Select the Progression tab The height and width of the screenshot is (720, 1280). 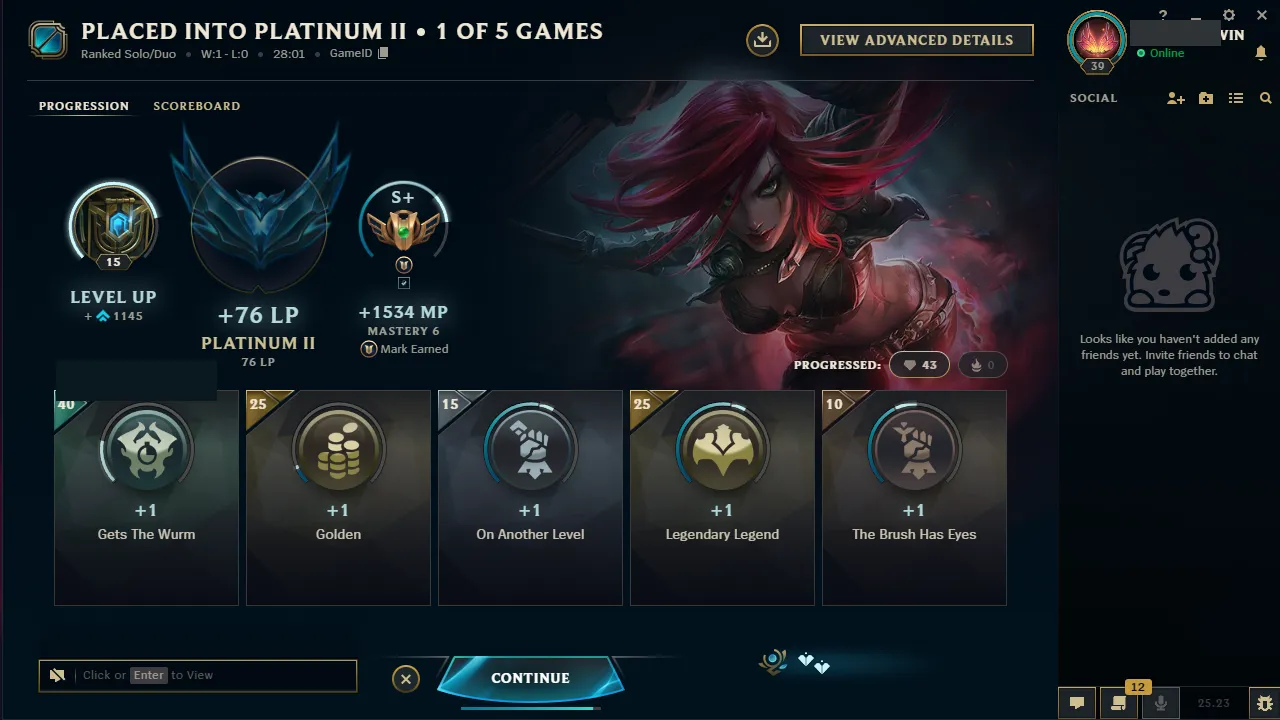click(x=83, y=106)
